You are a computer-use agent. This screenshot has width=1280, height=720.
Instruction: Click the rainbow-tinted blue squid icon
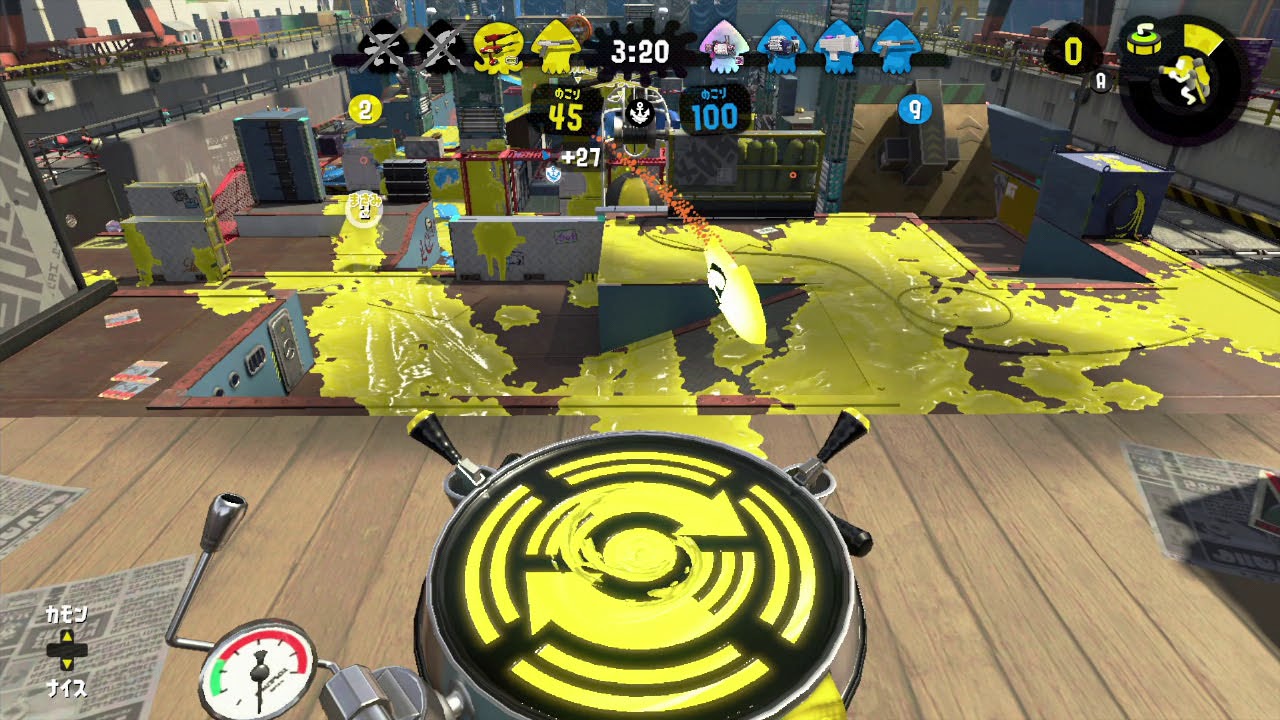pos(723,45)
